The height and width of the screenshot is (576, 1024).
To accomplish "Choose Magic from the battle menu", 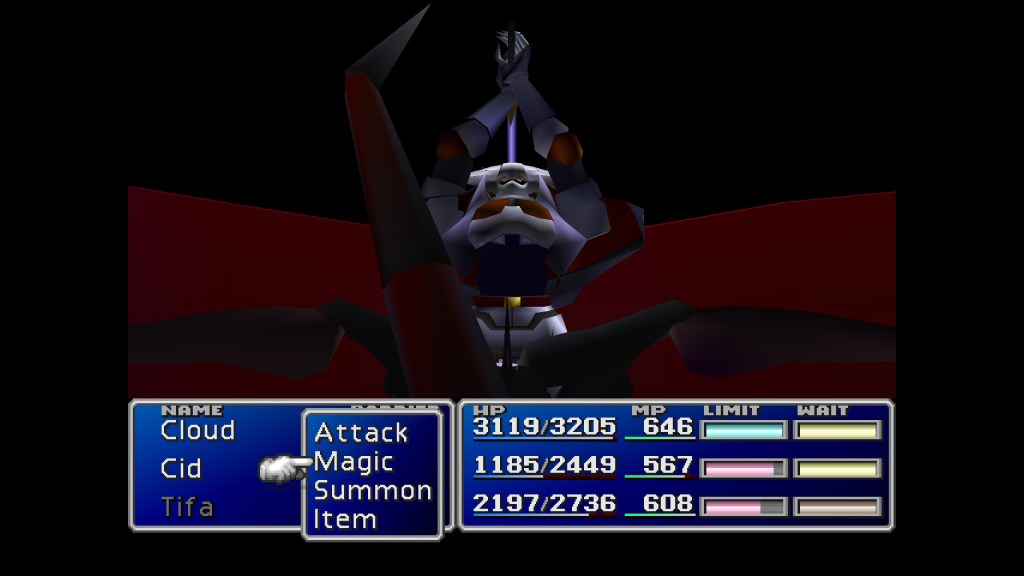I will (353, 462).
